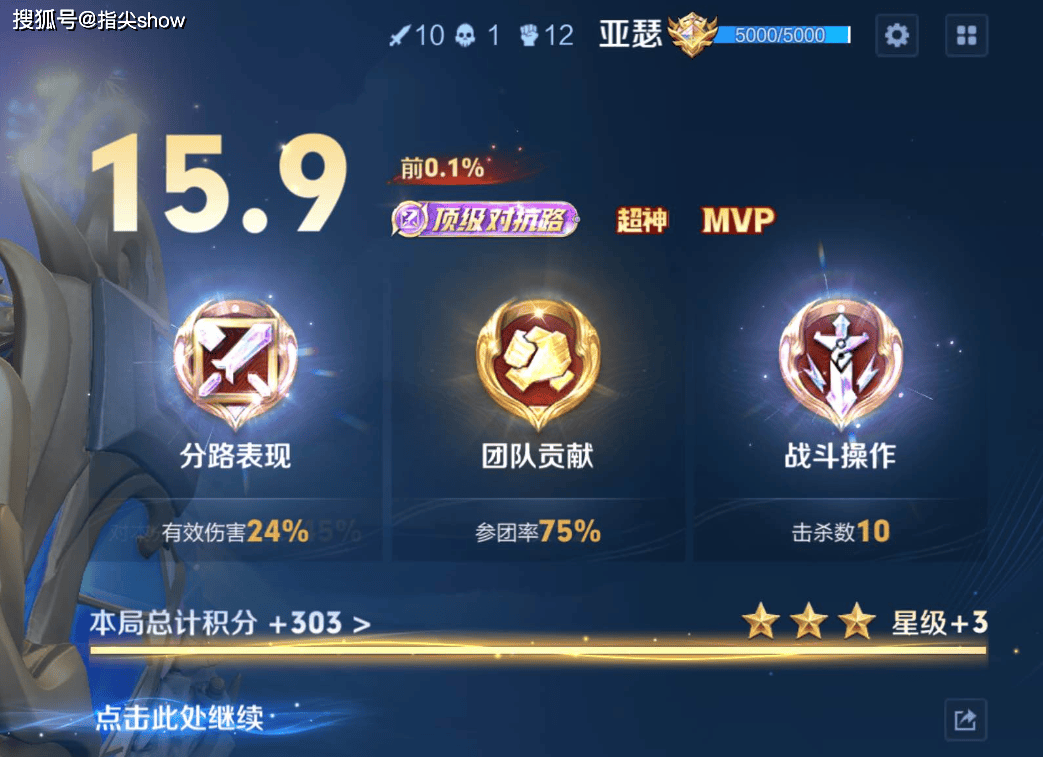
Task: Tap the share icon button
Action: pyautogui.click(x=965, y=719)
